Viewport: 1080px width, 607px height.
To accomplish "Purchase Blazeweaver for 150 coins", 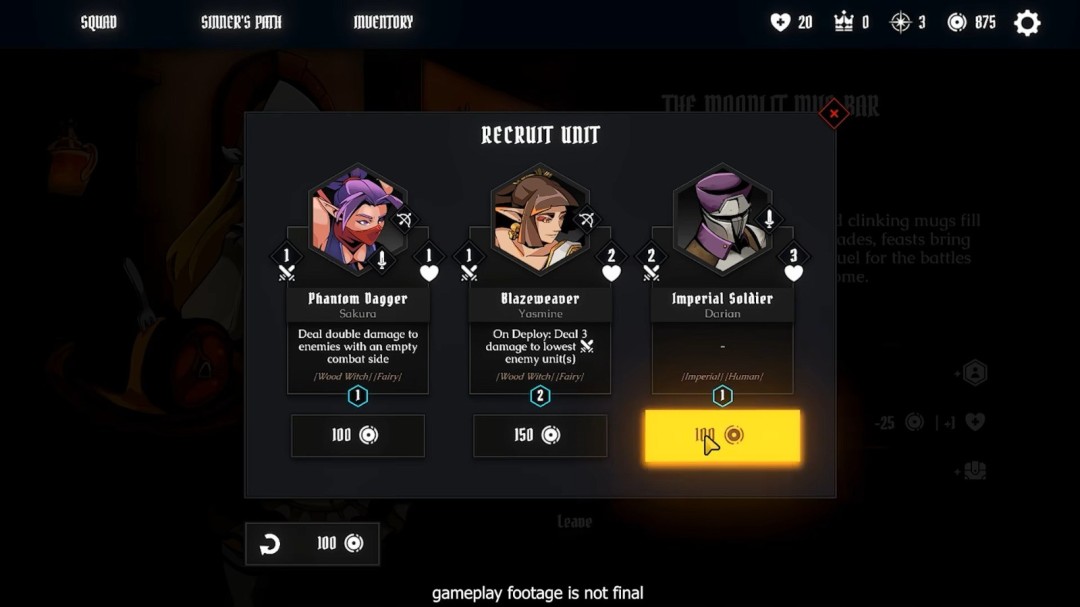I will 539,435.
